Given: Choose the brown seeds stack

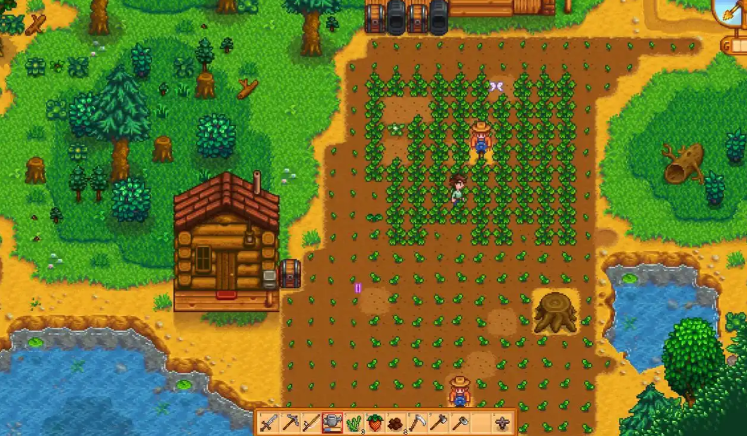Looking at the screenshot, I should [395, 423].
